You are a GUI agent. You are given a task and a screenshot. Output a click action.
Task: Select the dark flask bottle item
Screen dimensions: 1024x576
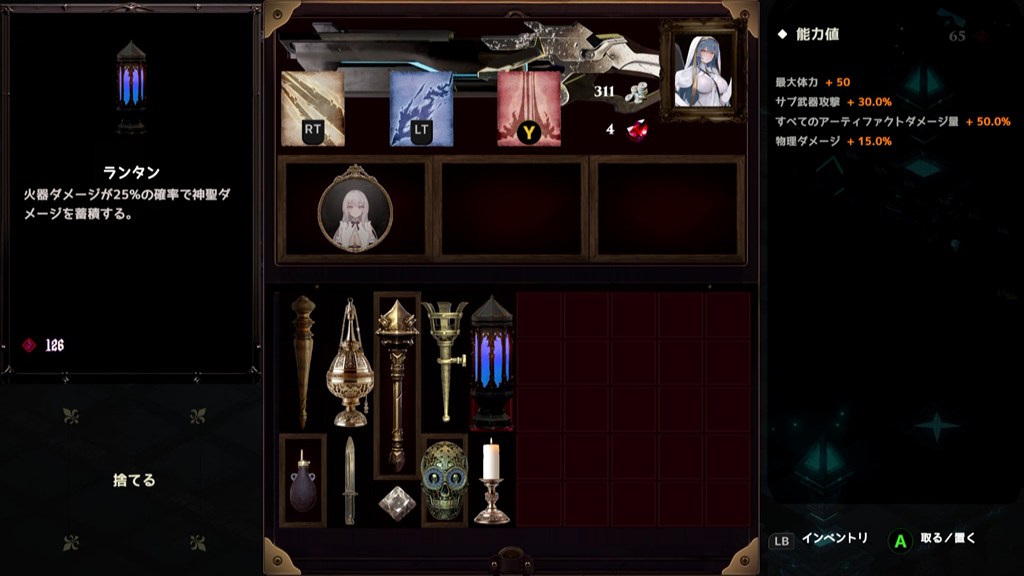[302, 482]
